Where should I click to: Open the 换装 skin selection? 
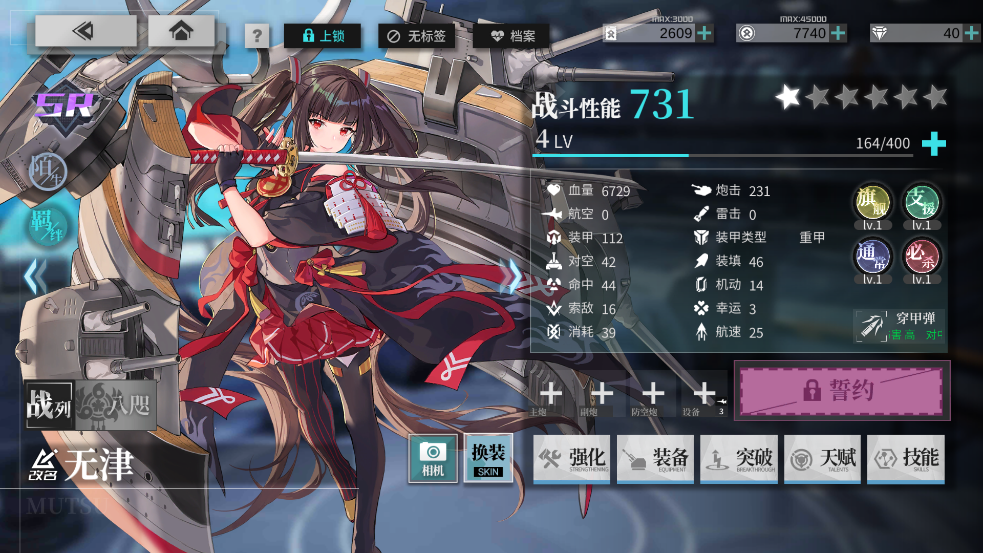[x=488, y=459]
